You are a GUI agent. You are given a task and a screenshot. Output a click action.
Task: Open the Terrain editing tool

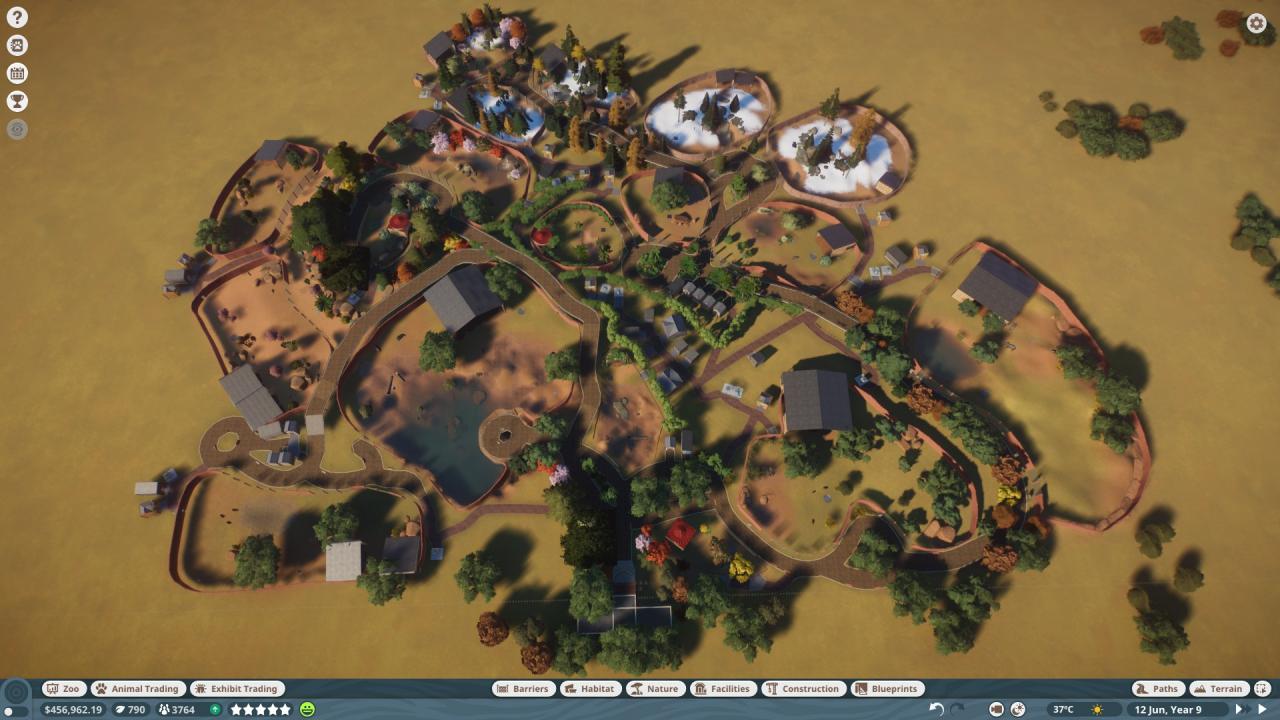coord(1218,689)
